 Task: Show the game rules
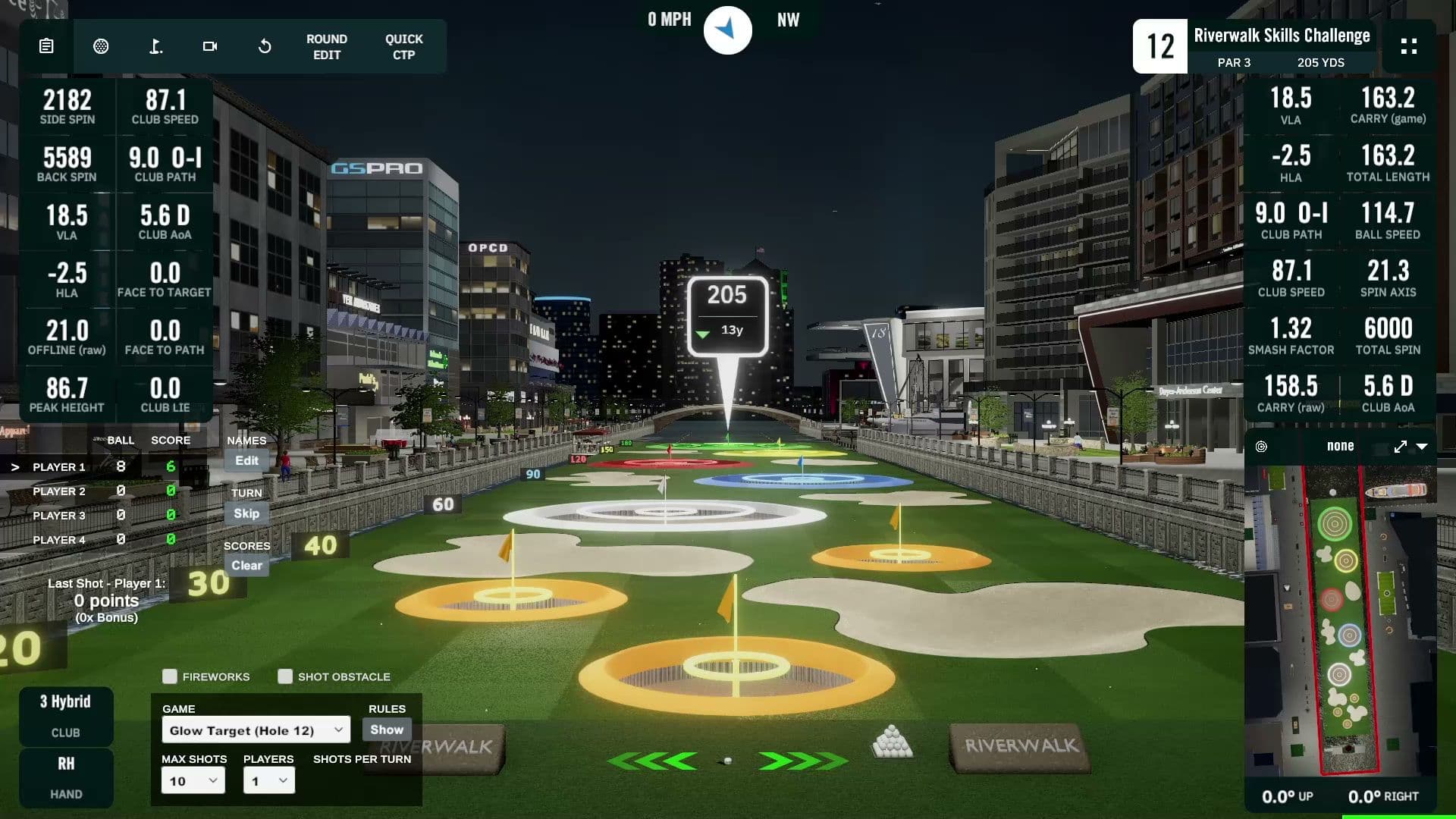coord(386,730)
